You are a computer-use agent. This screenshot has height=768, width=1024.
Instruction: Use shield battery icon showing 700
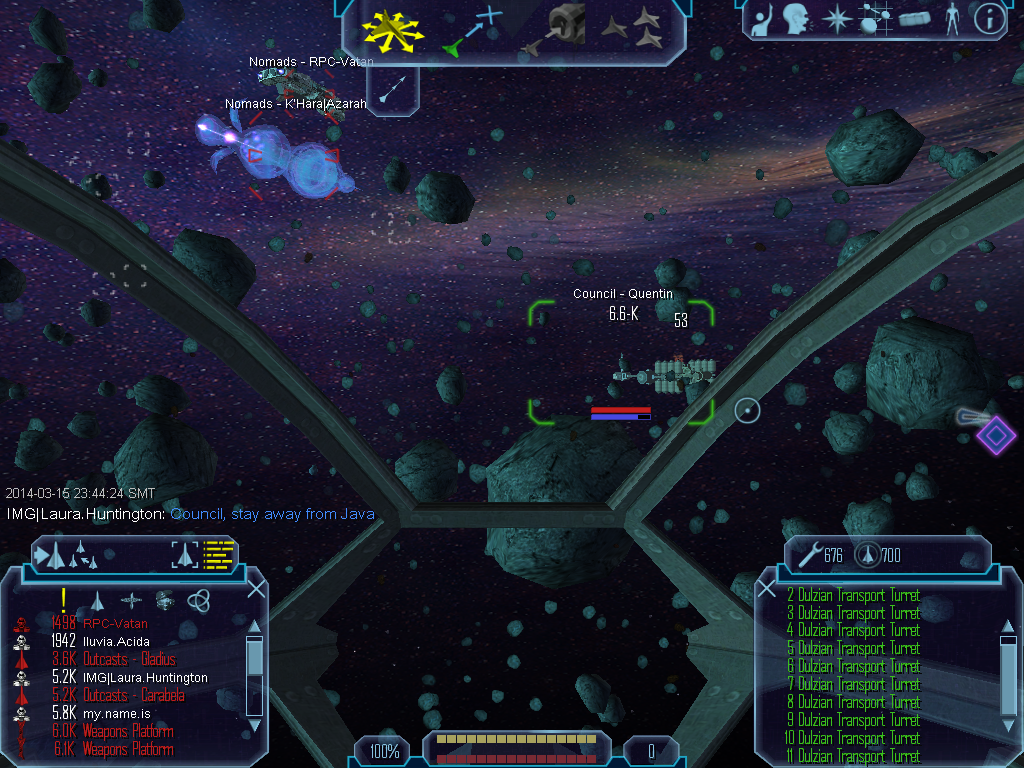click(x=867, y=554)
